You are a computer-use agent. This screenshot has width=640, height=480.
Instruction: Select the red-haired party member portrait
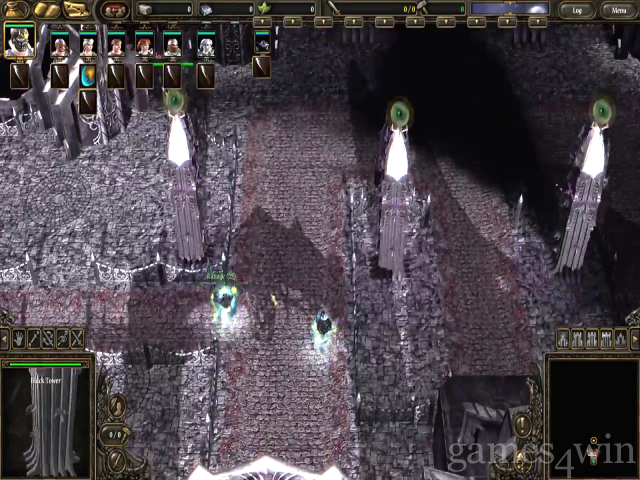[145, 45]
